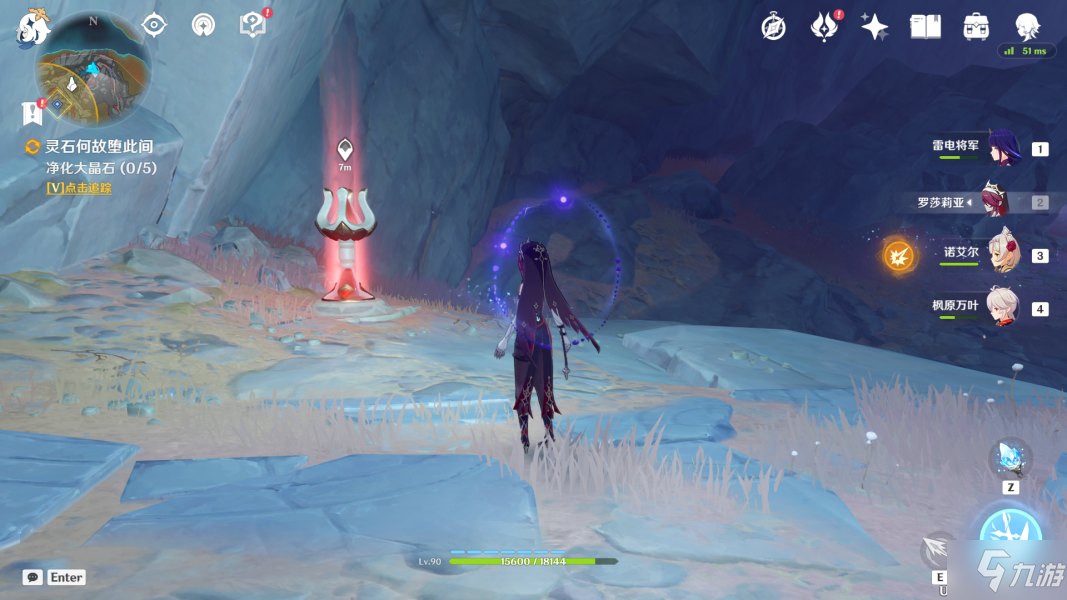Click the 点击追踪 tracking link
This screenshot has height=600, width=1067.
coord(79,188)
